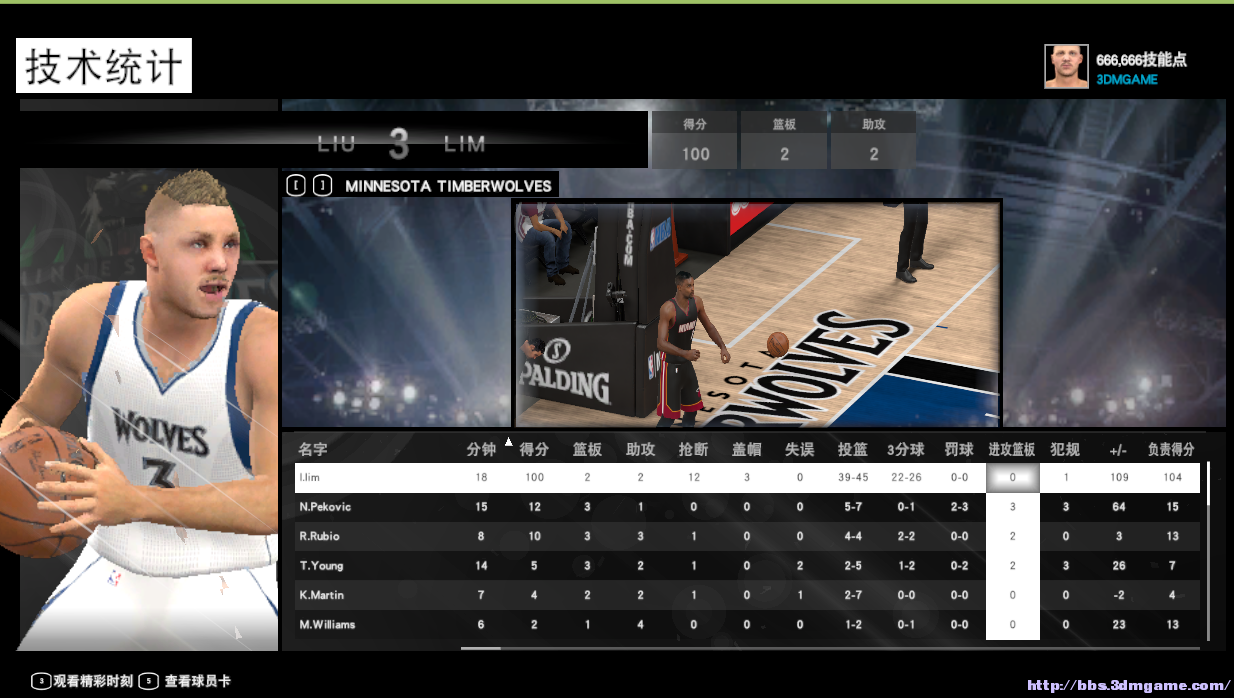Sort by the 分钟 column header
1234x698 pixels.
(481, 449)
